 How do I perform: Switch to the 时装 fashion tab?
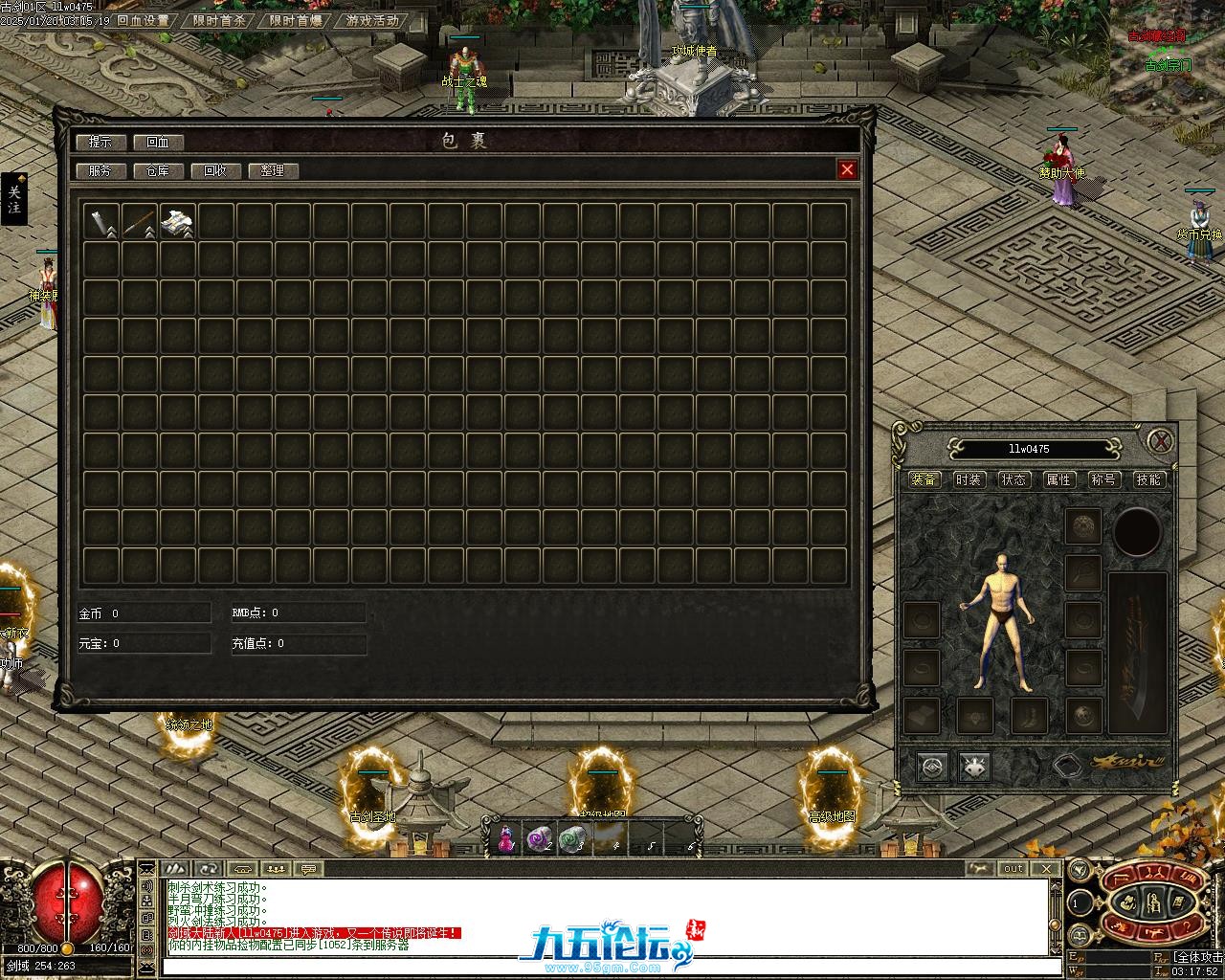point(969,479)
